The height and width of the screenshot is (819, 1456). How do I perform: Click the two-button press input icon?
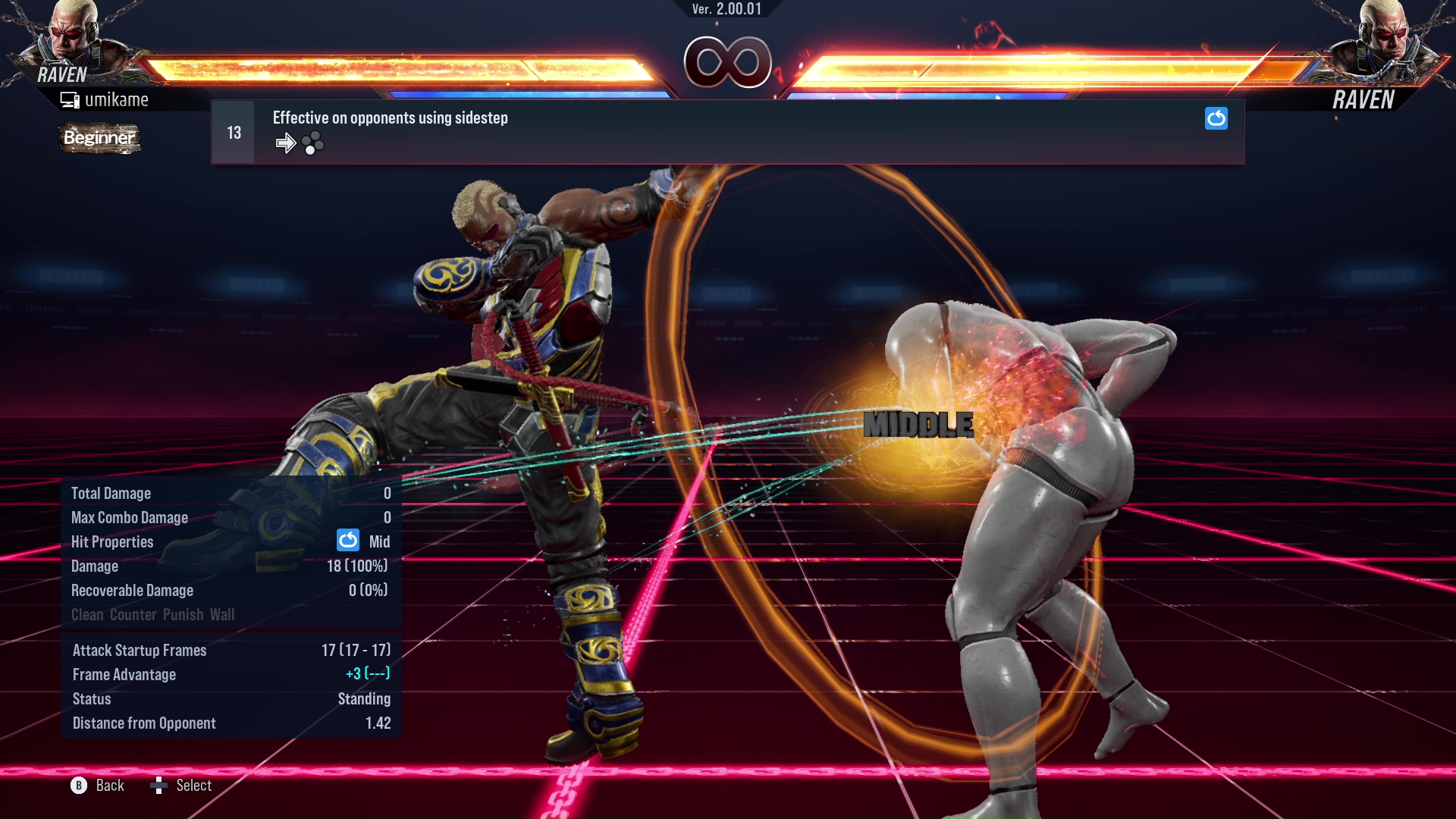tap(312, 142)
